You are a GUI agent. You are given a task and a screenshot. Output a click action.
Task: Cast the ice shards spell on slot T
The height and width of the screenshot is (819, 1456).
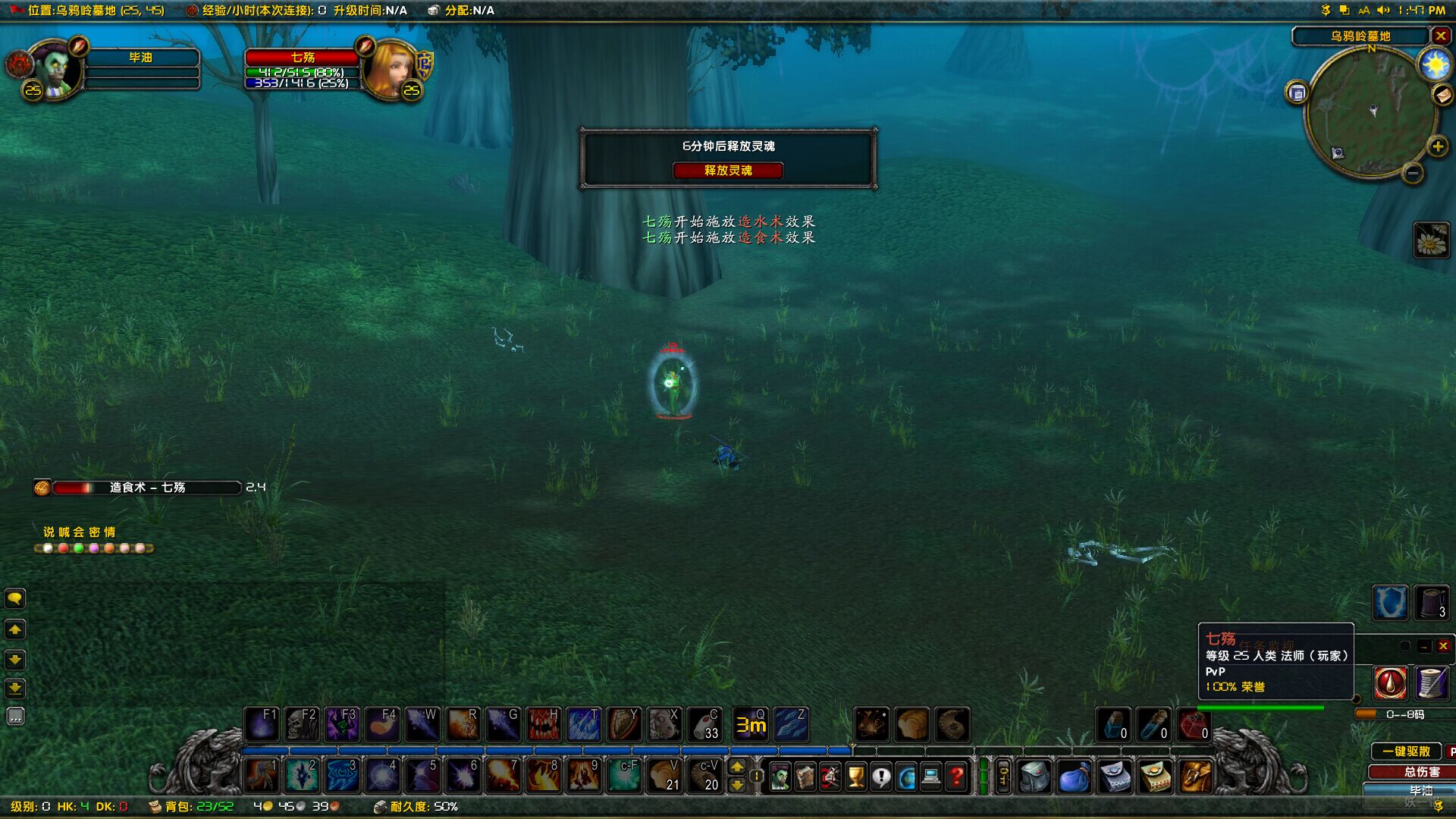pos(583,725)
